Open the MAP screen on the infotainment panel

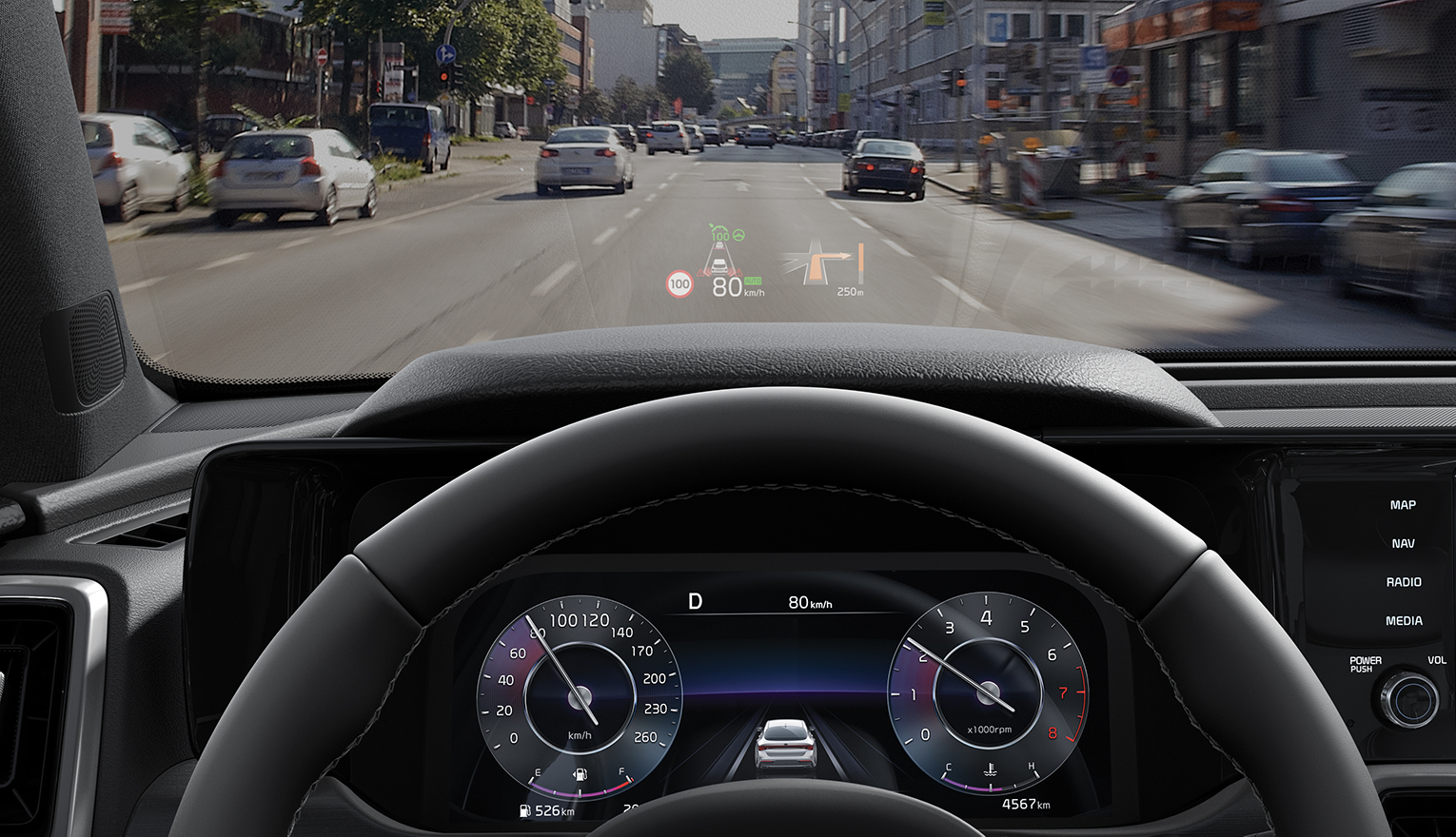pyautogui.click(x=1403, y=505)
